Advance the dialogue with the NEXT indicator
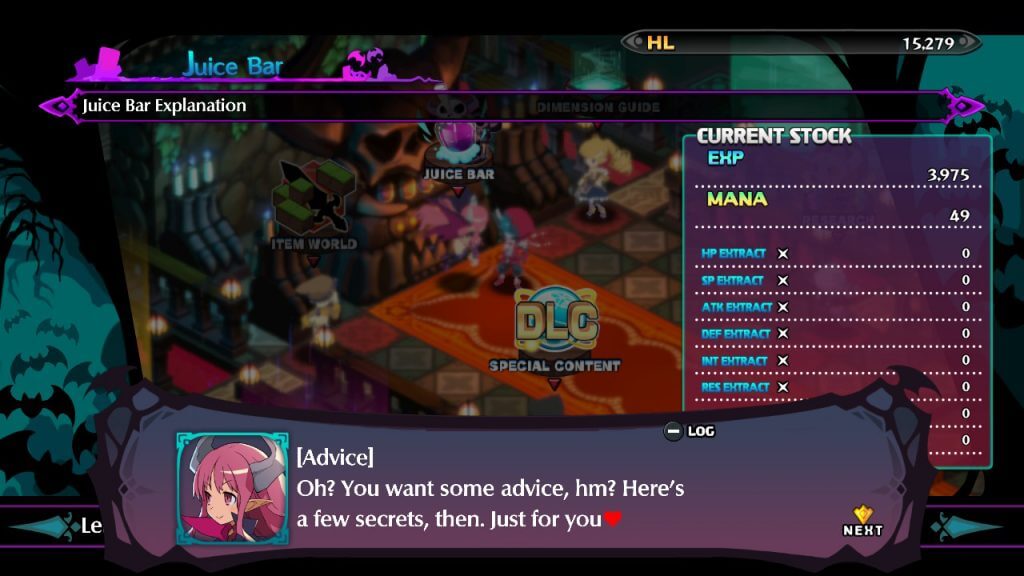Screen dimensions: 1024x576 pos(862,521)
